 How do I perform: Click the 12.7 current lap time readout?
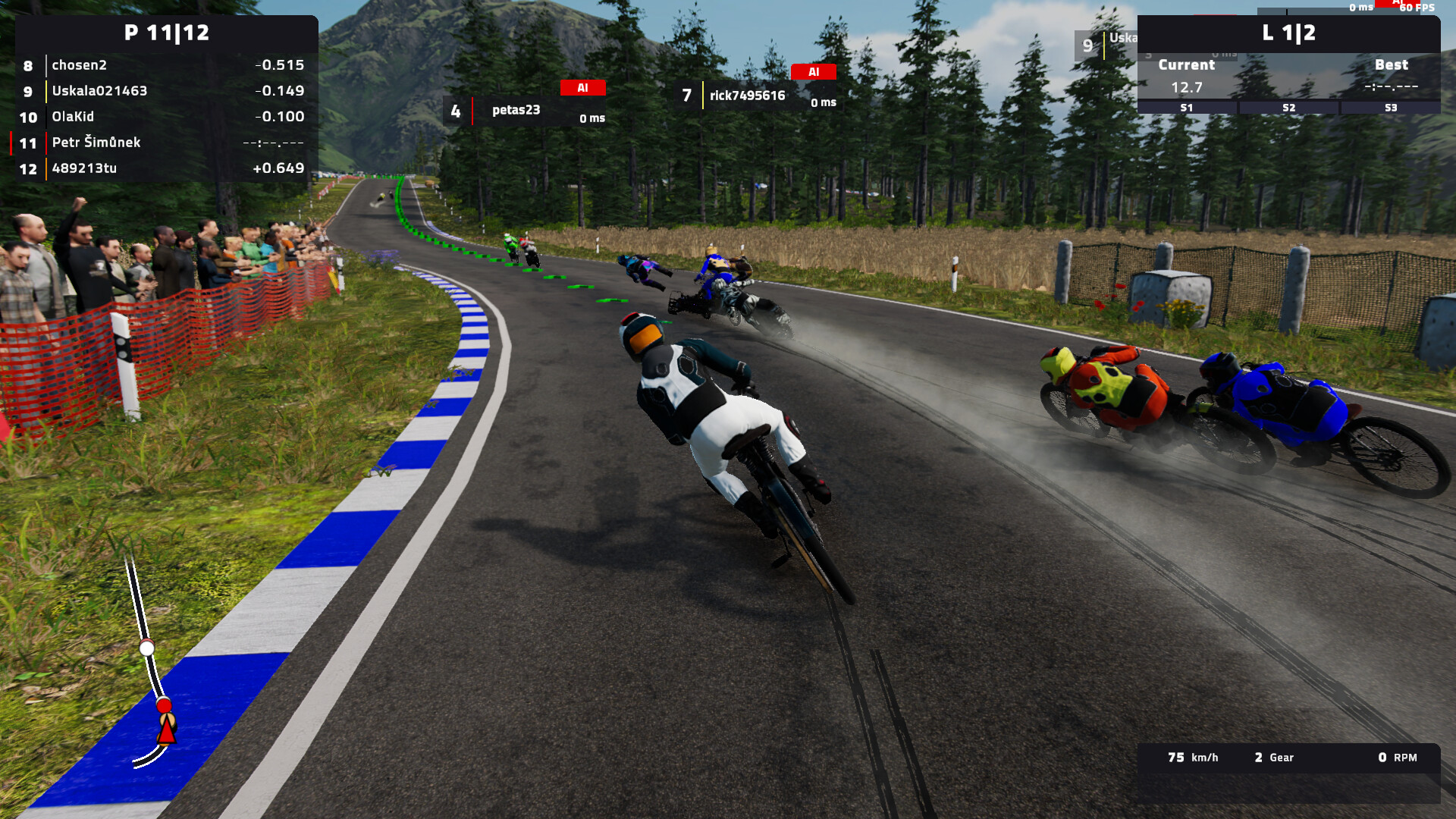coord(1185,86)
